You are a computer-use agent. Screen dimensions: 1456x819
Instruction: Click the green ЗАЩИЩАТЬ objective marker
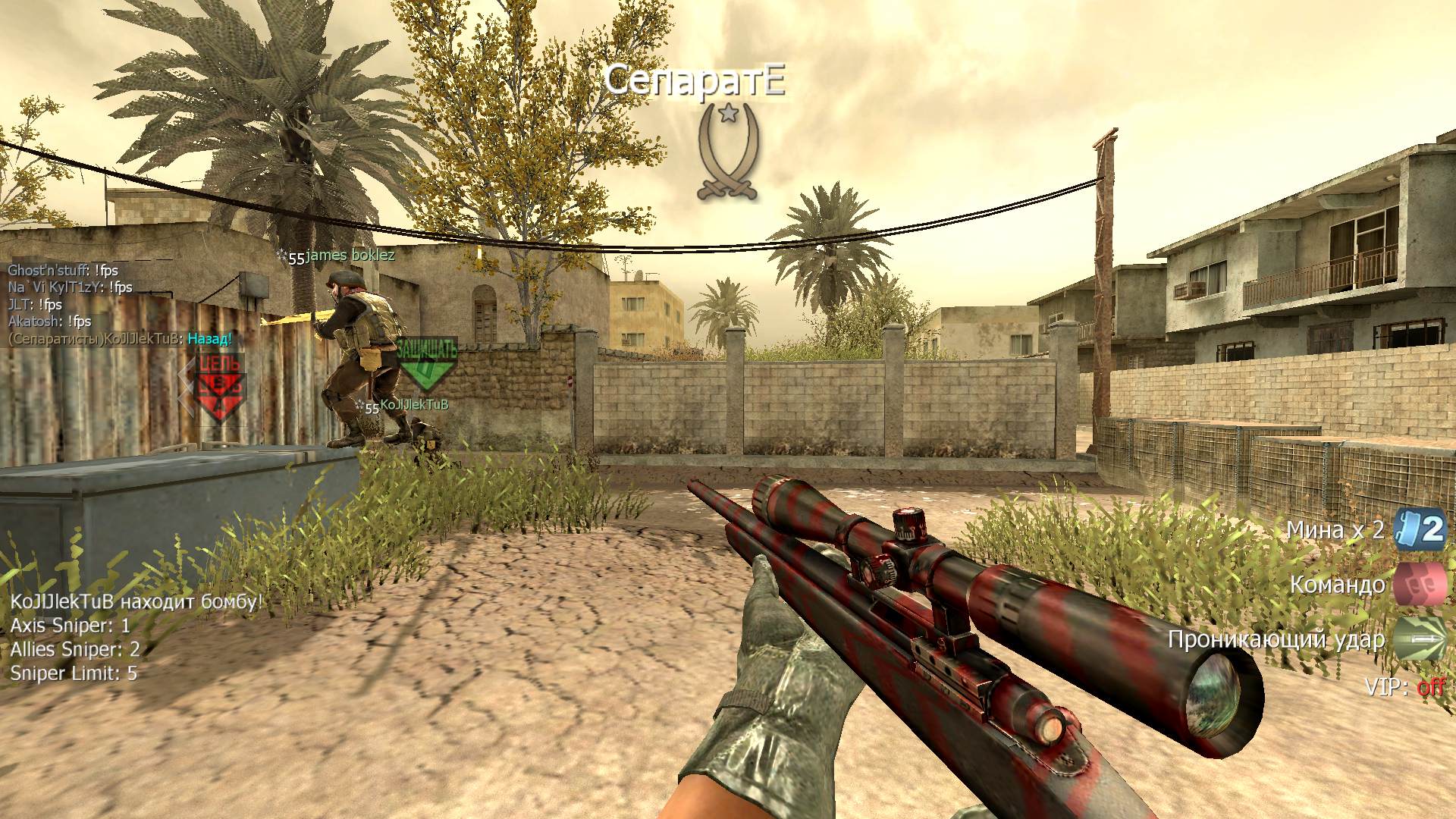[x=428, y=362]
